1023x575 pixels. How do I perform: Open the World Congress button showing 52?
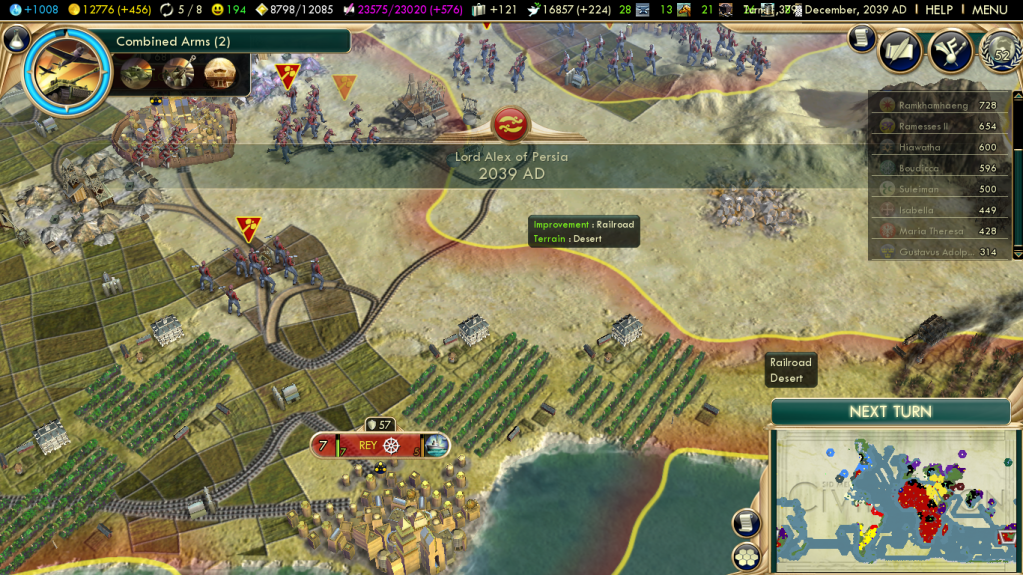1000,52
